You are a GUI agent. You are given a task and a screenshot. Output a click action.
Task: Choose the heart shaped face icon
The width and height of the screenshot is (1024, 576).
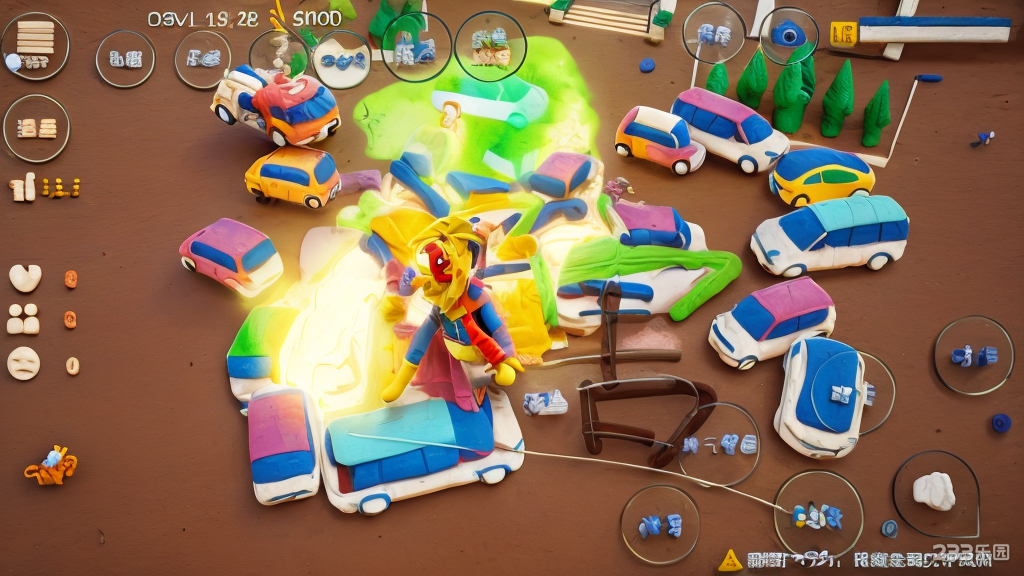coord(24,277)
